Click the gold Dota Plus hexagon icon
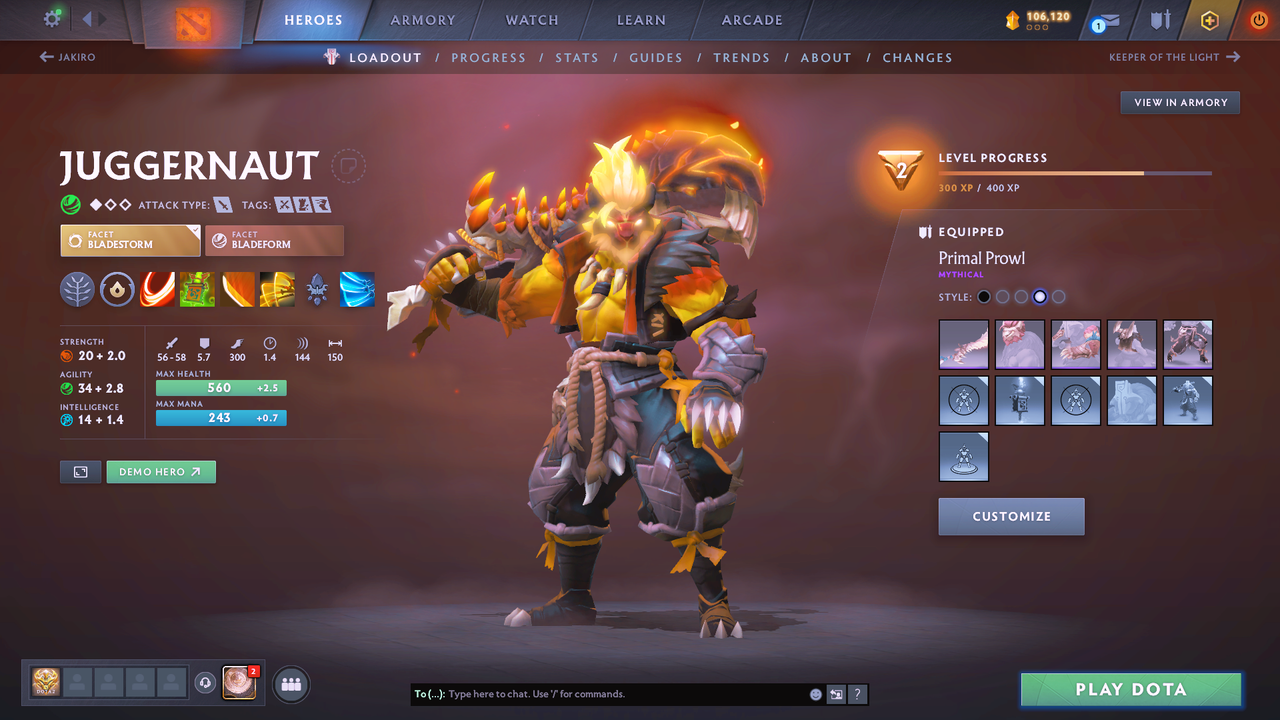This screenshot has height=720, width=1280. (x=1209, y=20)
